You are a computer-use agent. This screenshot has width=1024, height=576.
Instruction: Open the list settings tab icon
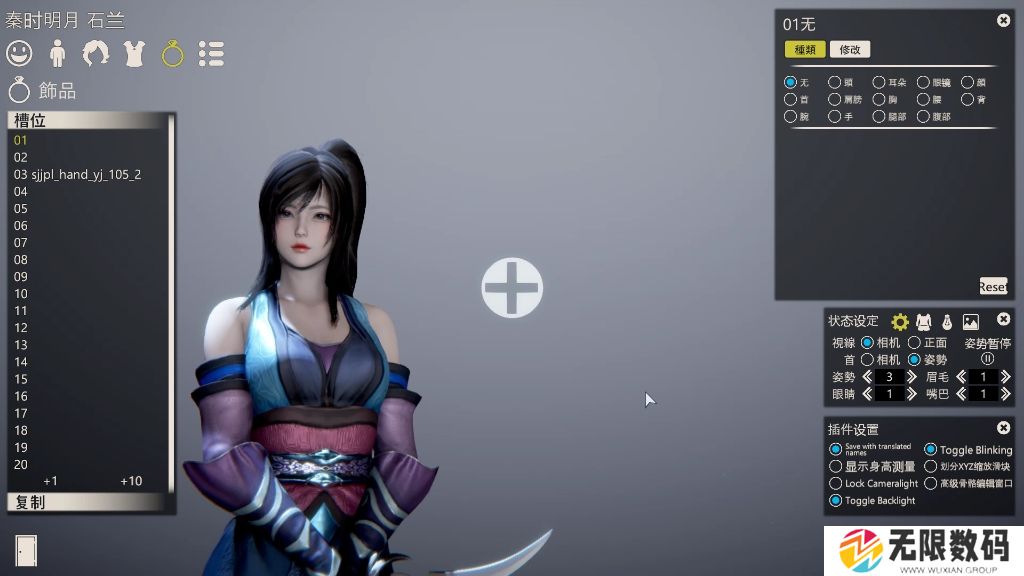(x=211, y=53)
